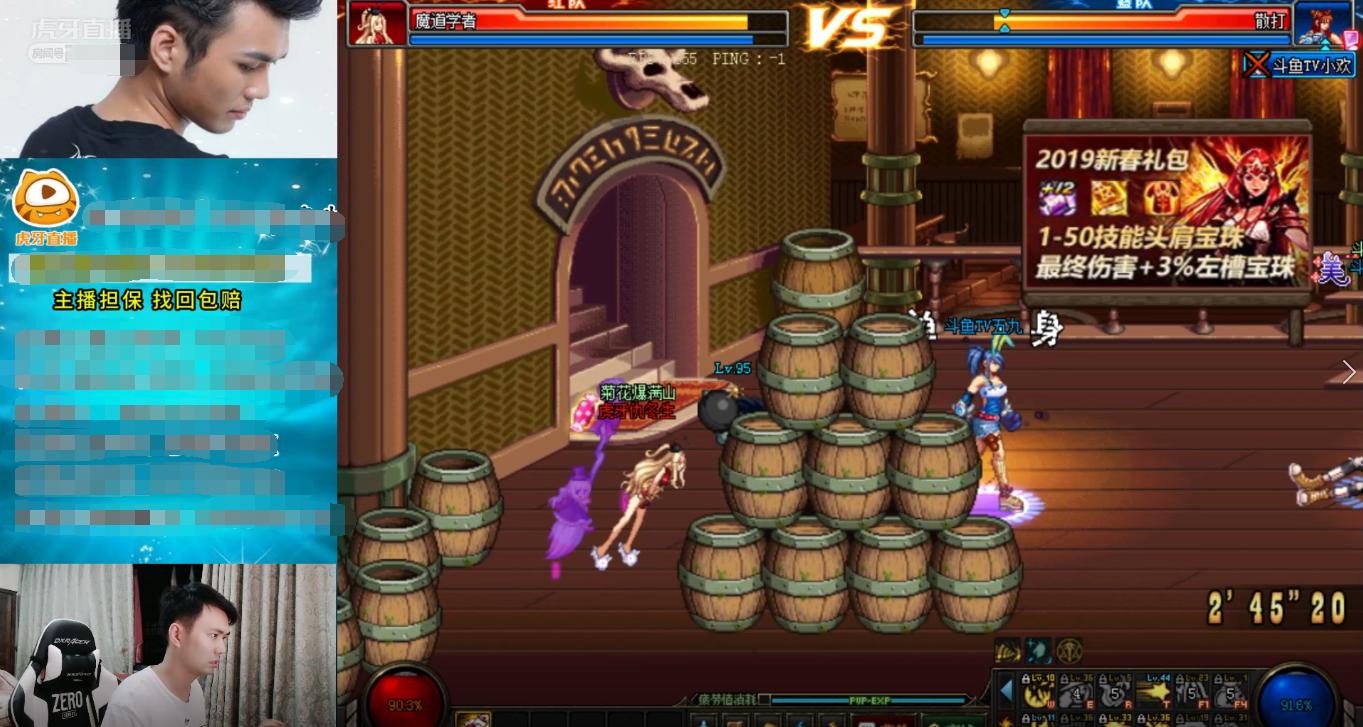Select the first item quick slot
The image size is (1363, 727).
tap(473, 719)
